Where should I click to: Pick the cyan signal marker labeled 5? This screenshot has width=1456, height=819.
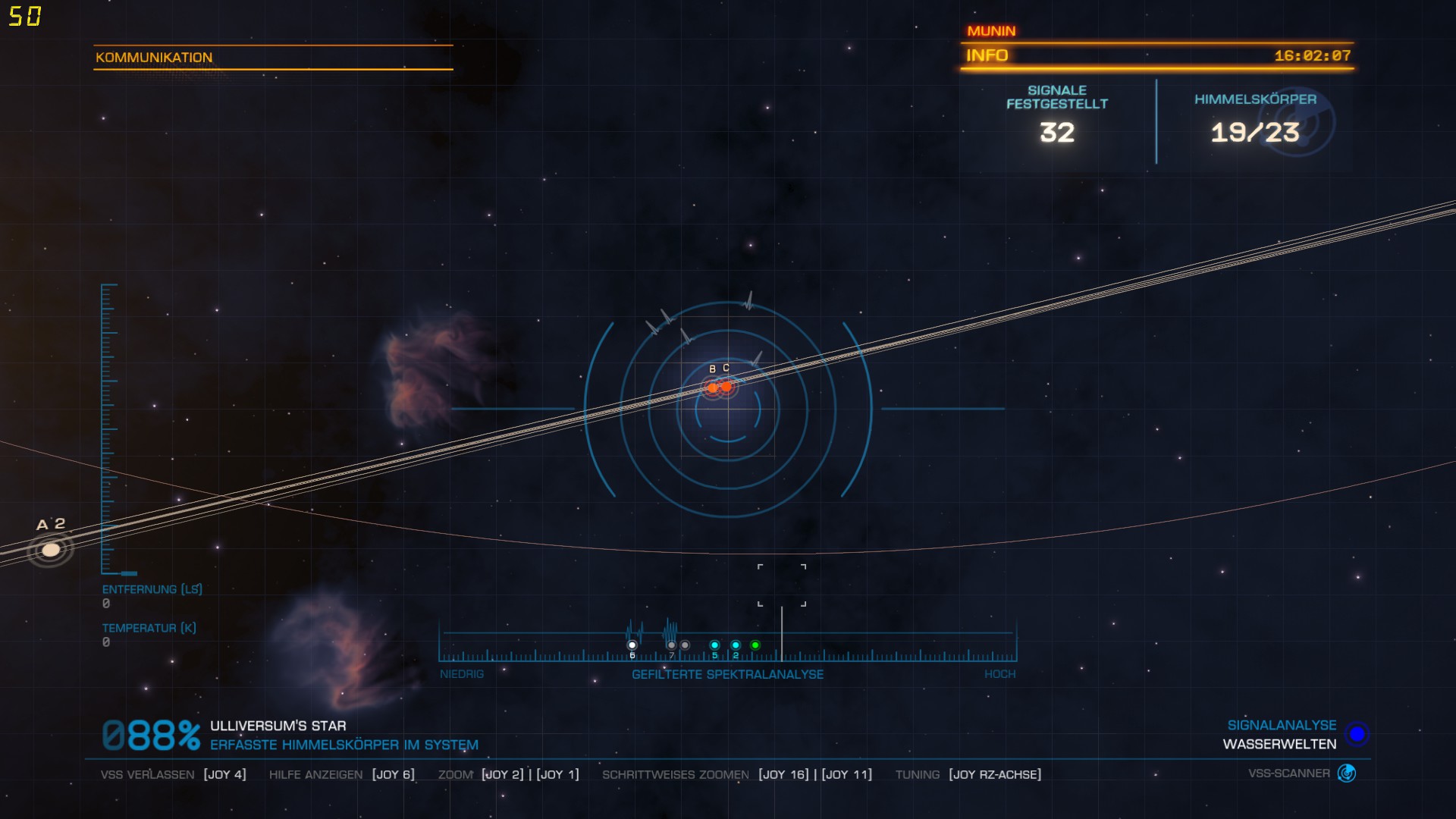coord(714,645)
